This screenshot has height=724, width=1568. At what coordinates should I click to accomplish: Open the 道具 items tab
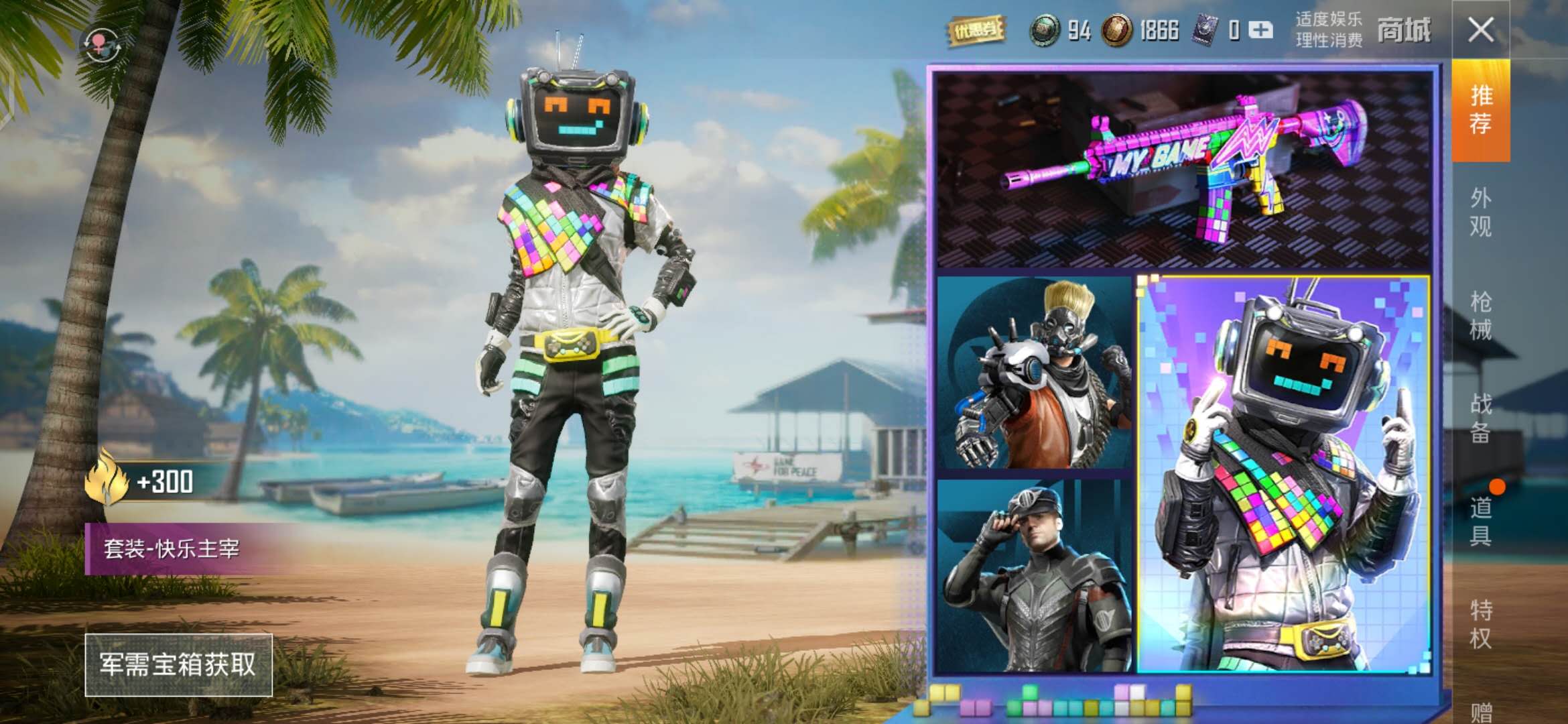tap(1480, 521)
